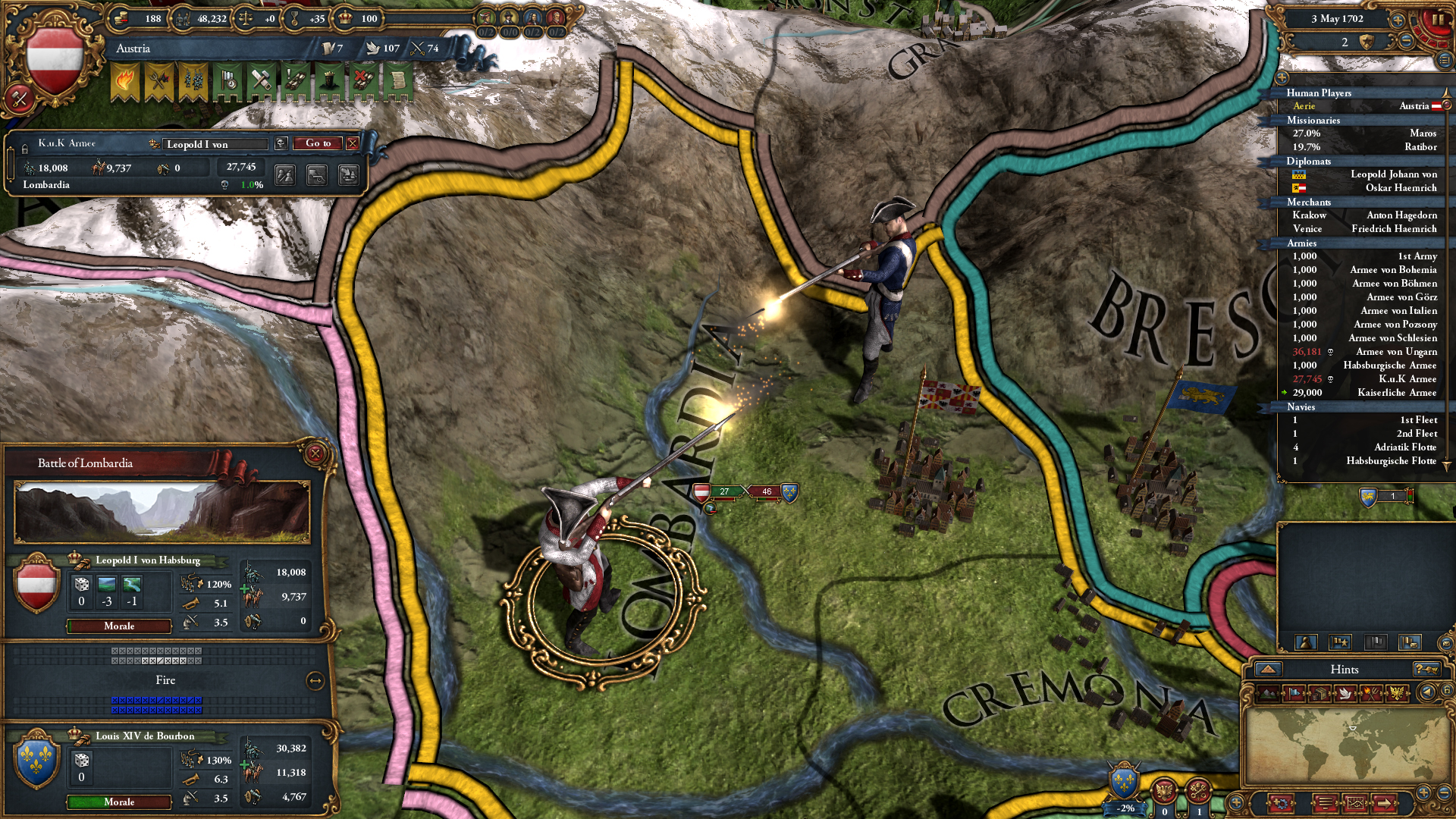Toggle the battle view arrow next to Fire
The image size is (1456, 819).
pos(315,681)
